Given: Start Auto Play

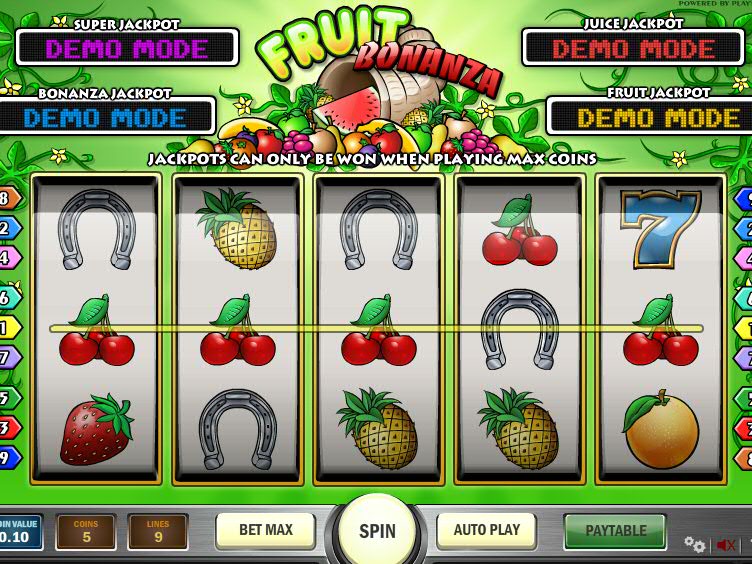Looking at the screenshot, I should point(487,530).
